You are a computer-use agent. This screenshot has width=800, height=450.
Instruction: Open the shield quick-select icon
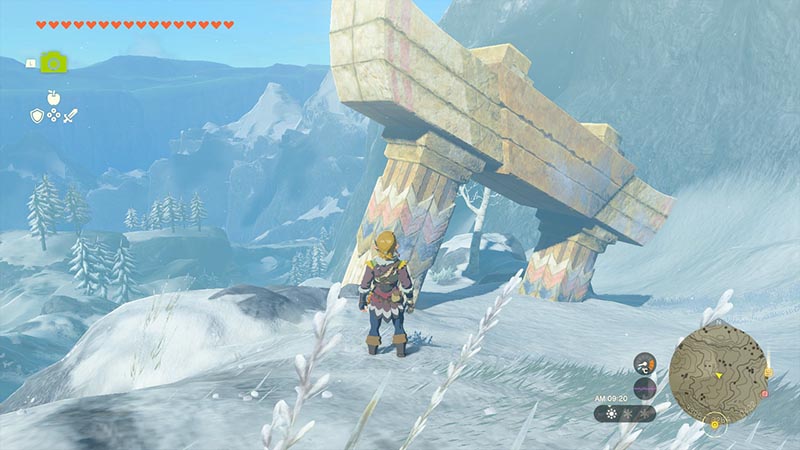[36, 116]
